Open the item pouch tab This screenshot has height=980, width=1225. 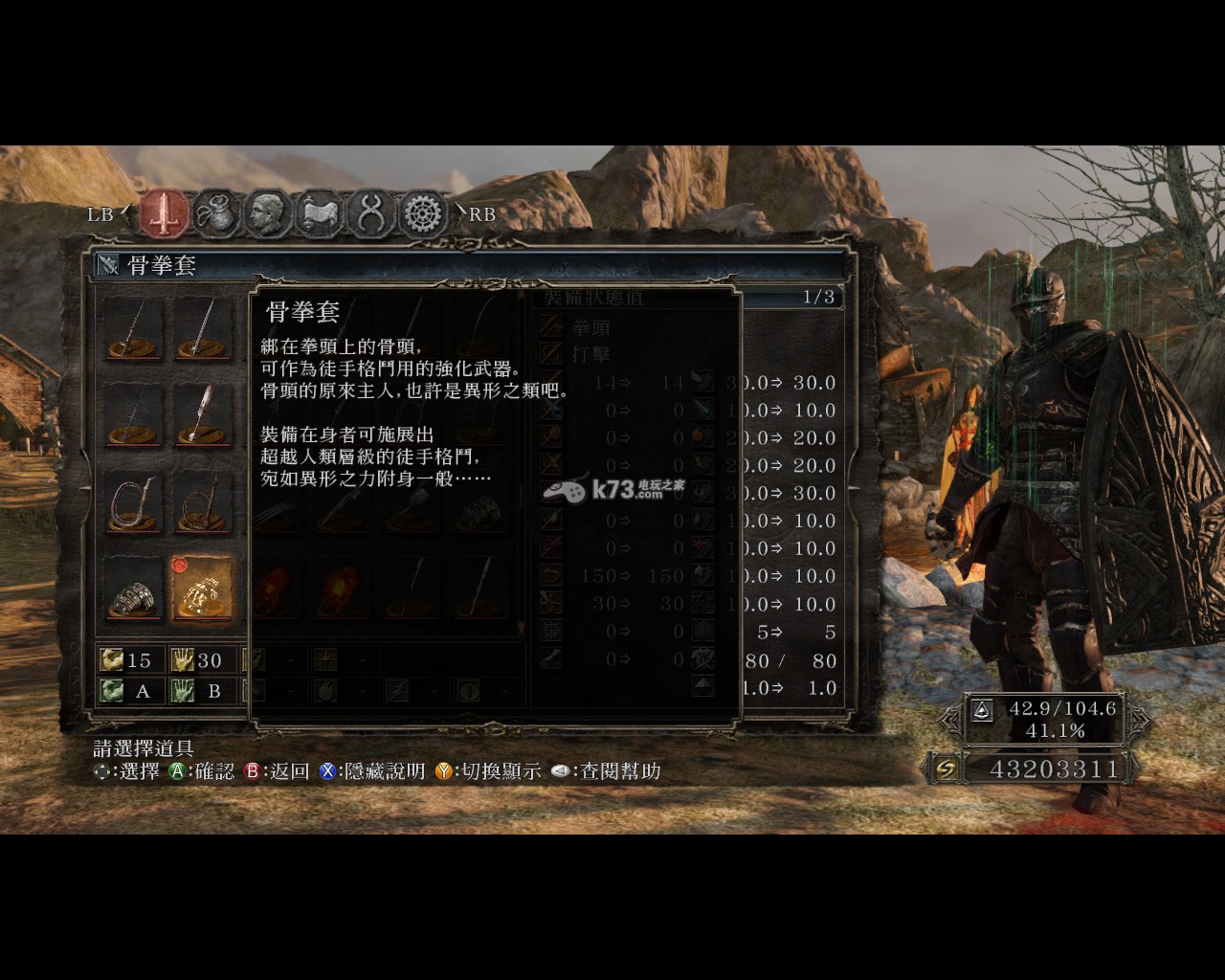[216, 213]
